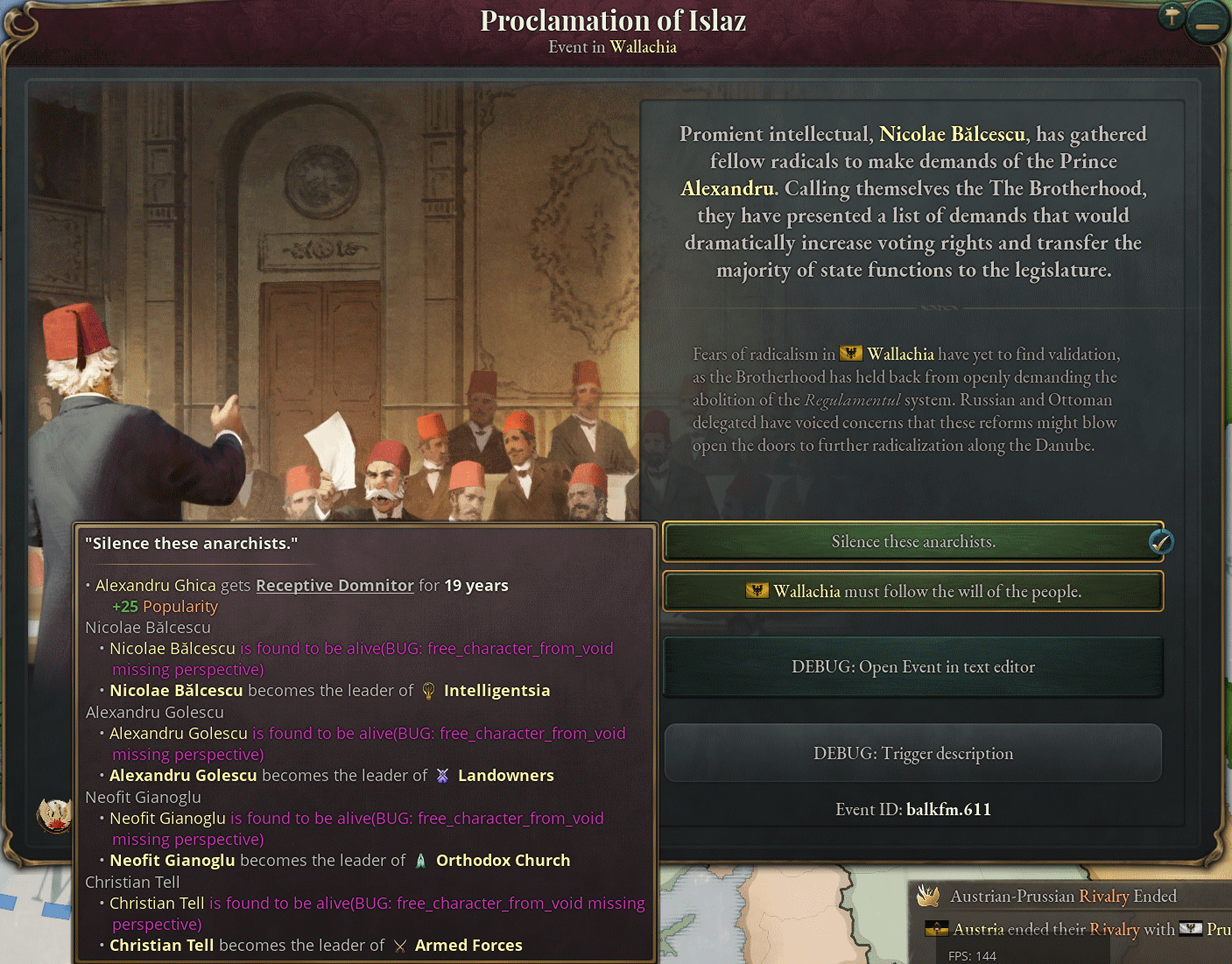1232x964 pixels.
Task: Open the Orthodox Church interest group icon
Action: (x=421, y=860)
